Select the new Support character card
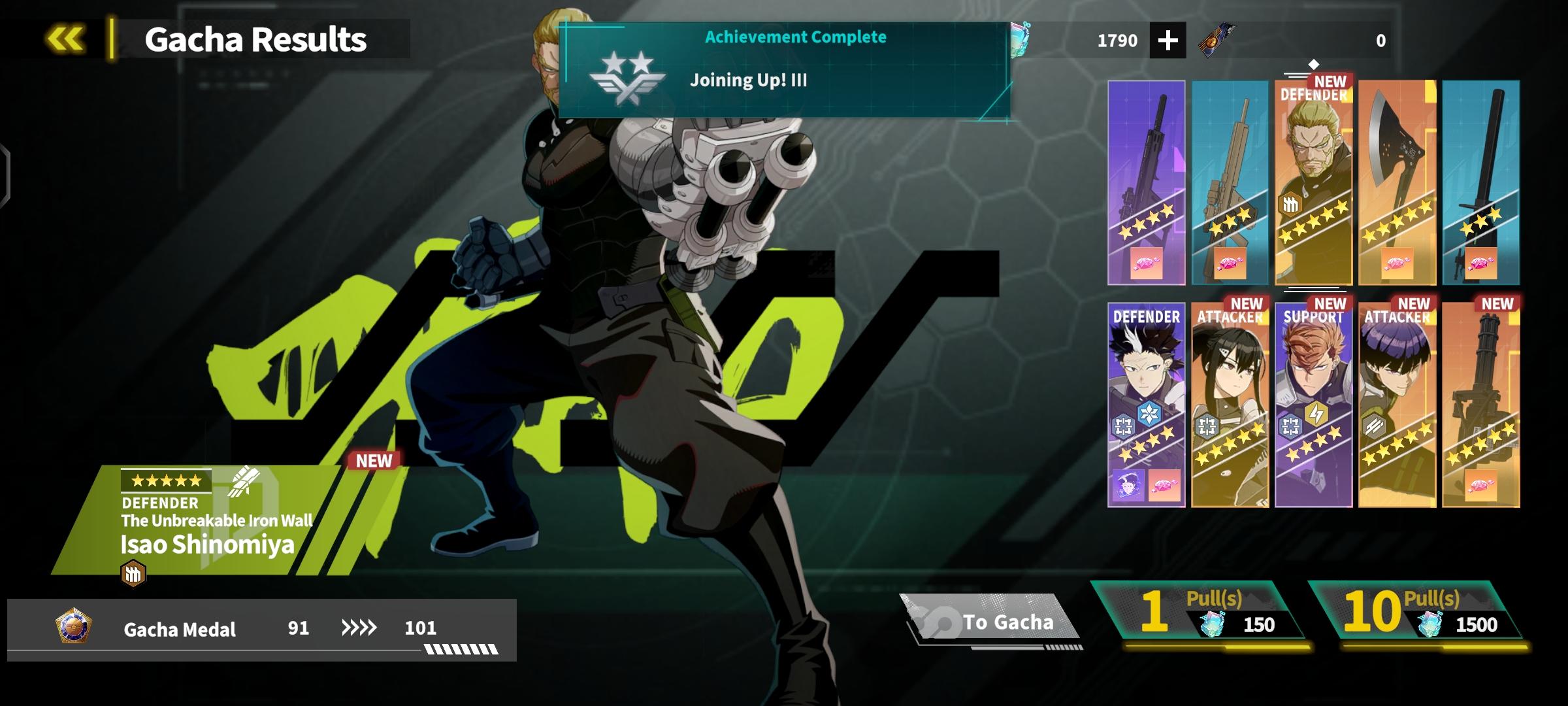The height and width of the screenshot is (706, 1568). (1314, 405)
